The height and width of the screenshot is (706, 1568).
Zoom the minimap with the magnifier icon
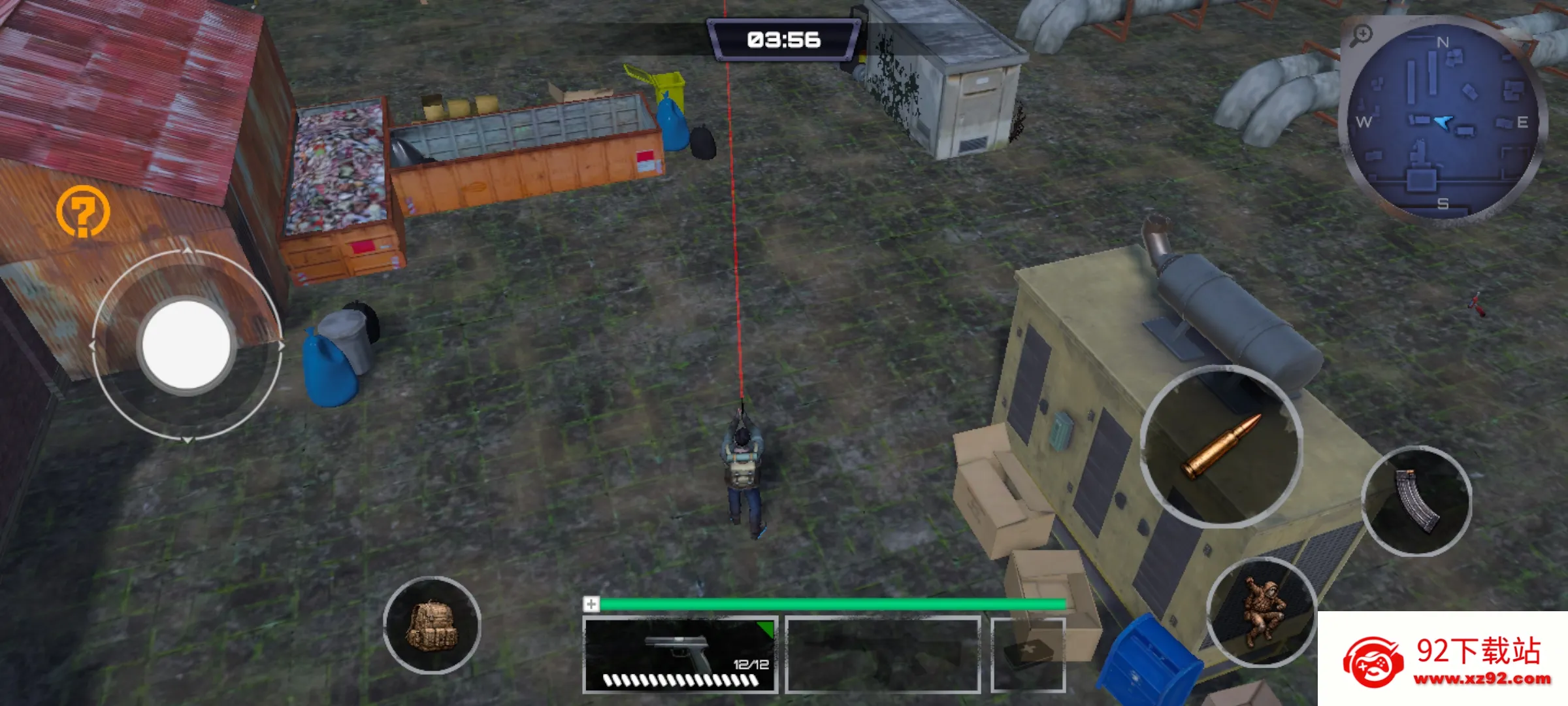[x=1362, y=34]
